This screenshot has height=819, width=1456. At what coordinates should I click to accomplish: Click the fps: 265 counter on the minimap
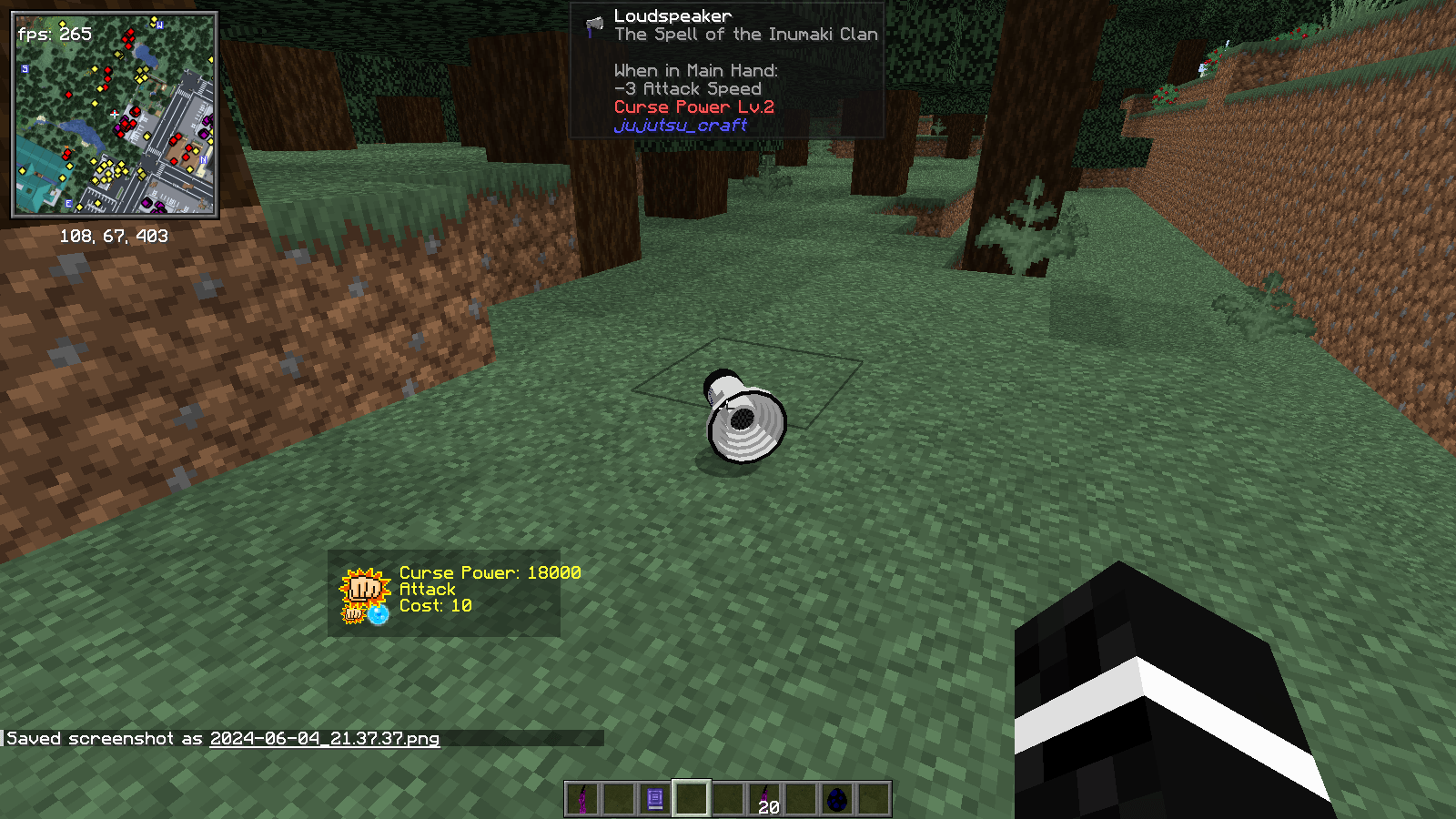pos(56,35)
